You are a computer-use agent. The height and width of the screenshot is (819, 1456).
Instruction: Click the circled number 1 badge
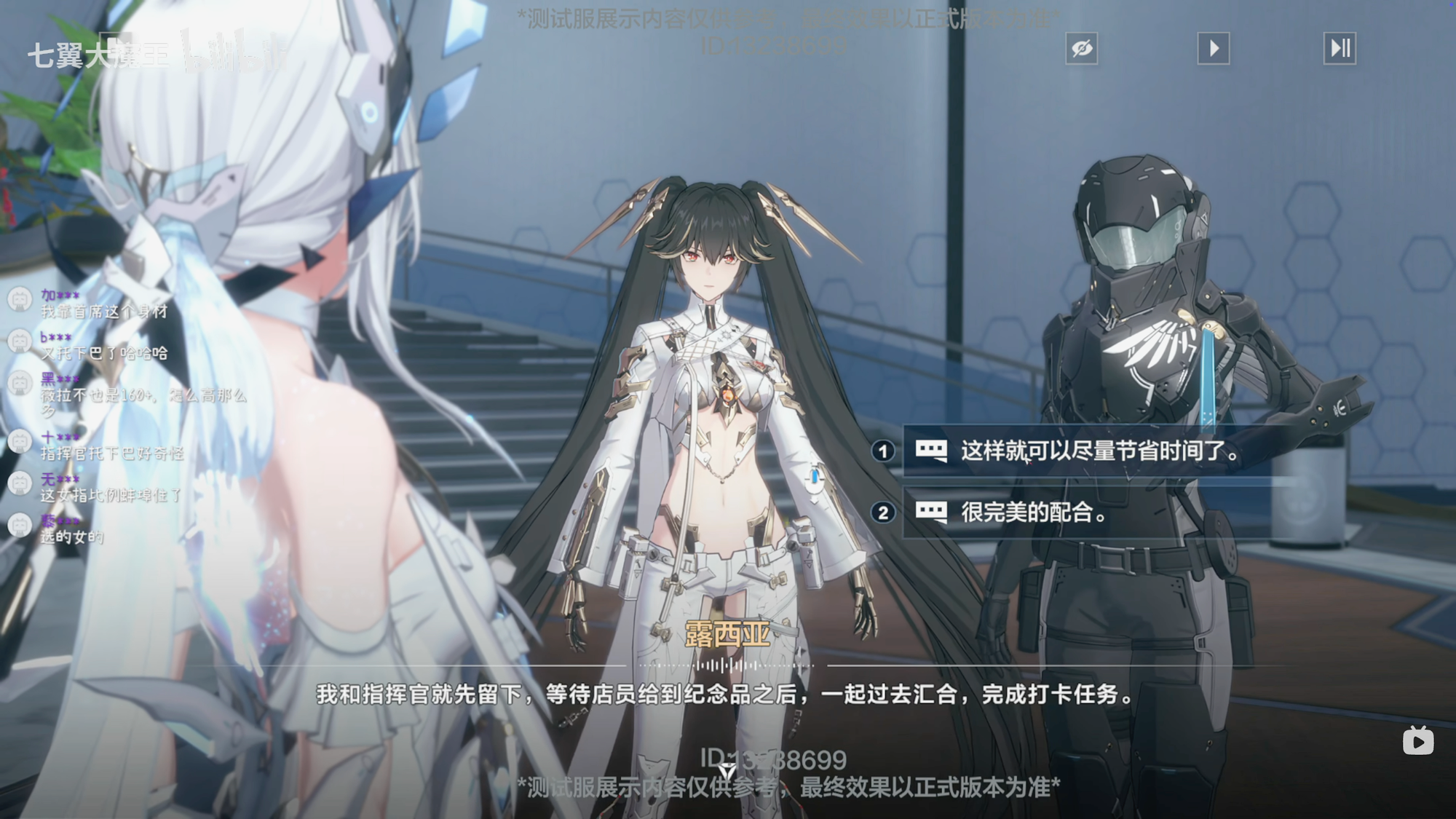(882, 451)
